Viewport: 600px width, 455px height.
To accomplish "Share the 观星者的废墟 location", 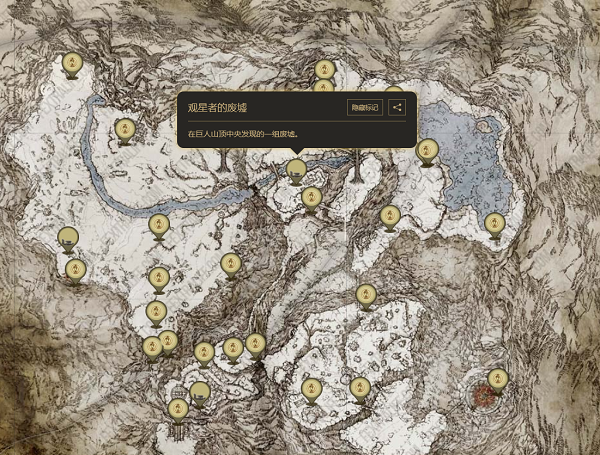I will [397, 108].
